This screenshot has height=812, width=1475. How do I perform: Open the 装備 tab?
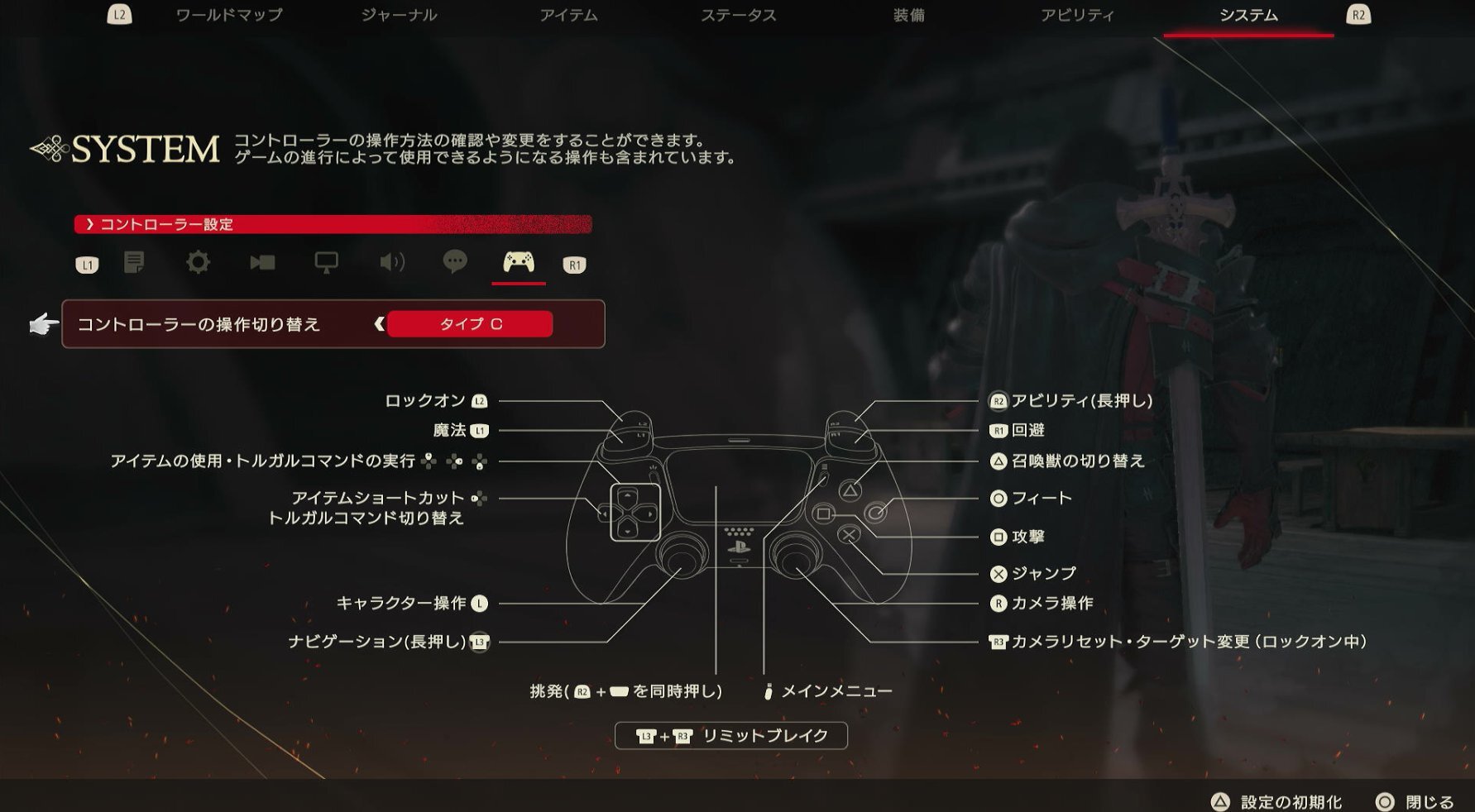point(908,16)
